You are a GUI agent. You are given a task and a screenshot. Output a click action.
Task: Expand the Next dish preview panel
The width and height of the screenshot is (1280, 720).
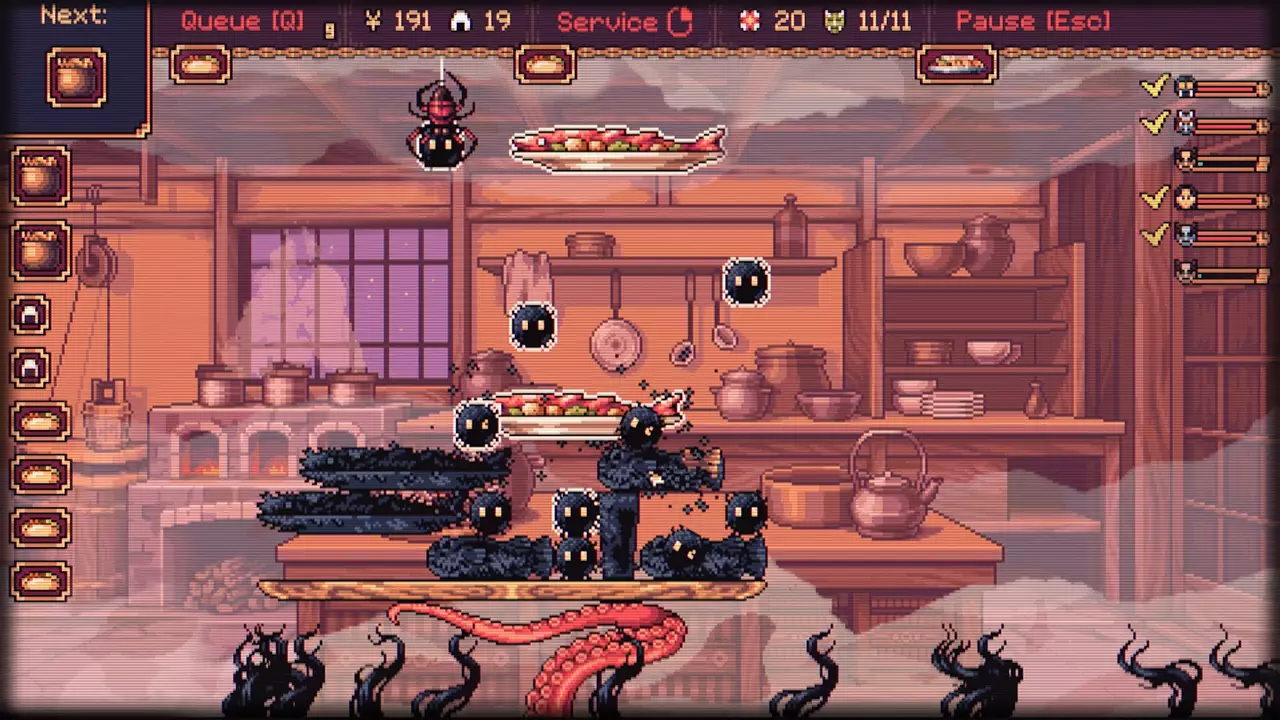pyautogui.click(x=73, y=15)
